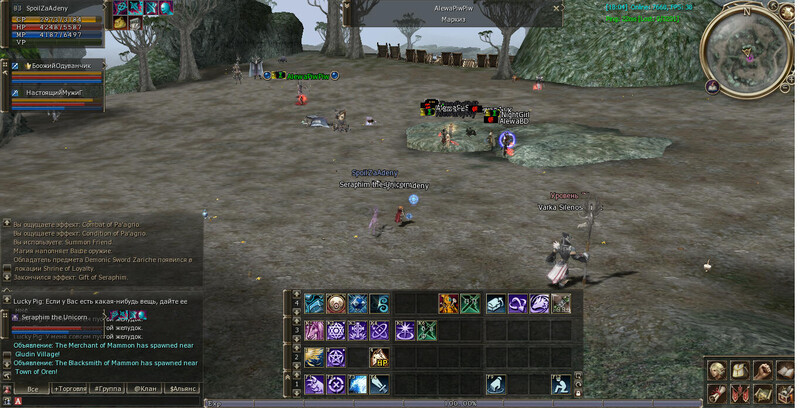Activate the spiral swirl skill on bar 4
This screenshot has width=800, height=408.
[x=381, y=303]
